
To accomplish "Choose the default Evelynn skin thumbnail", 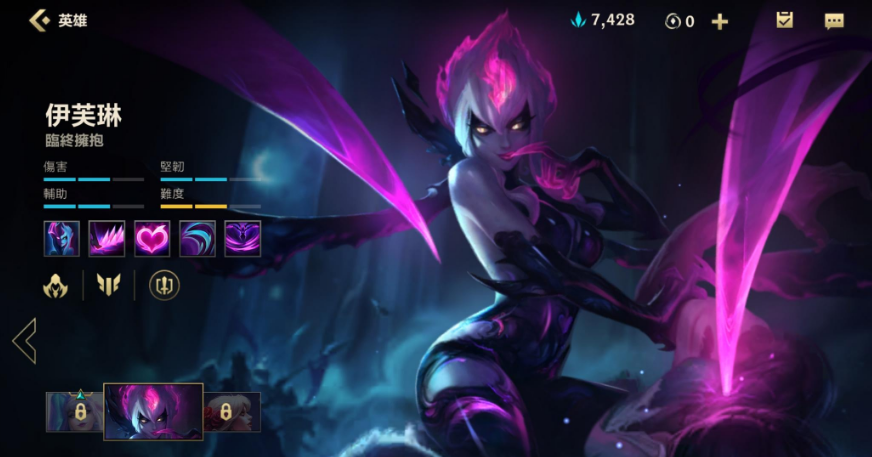I will [153, 411].
